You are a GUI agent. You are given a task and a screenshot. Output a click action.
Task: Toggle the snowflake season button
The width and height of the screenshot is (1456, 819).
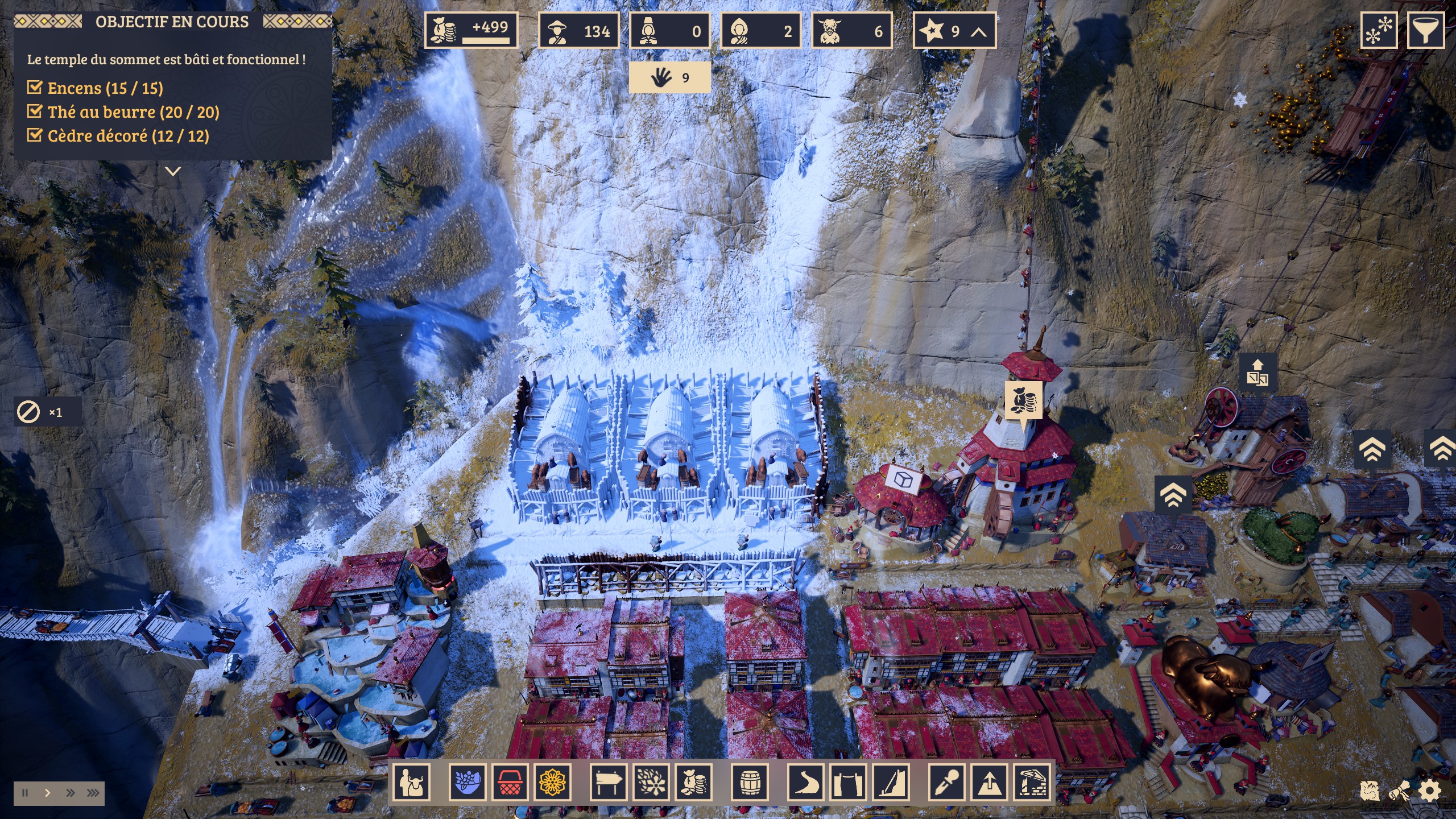(1379, 31)
